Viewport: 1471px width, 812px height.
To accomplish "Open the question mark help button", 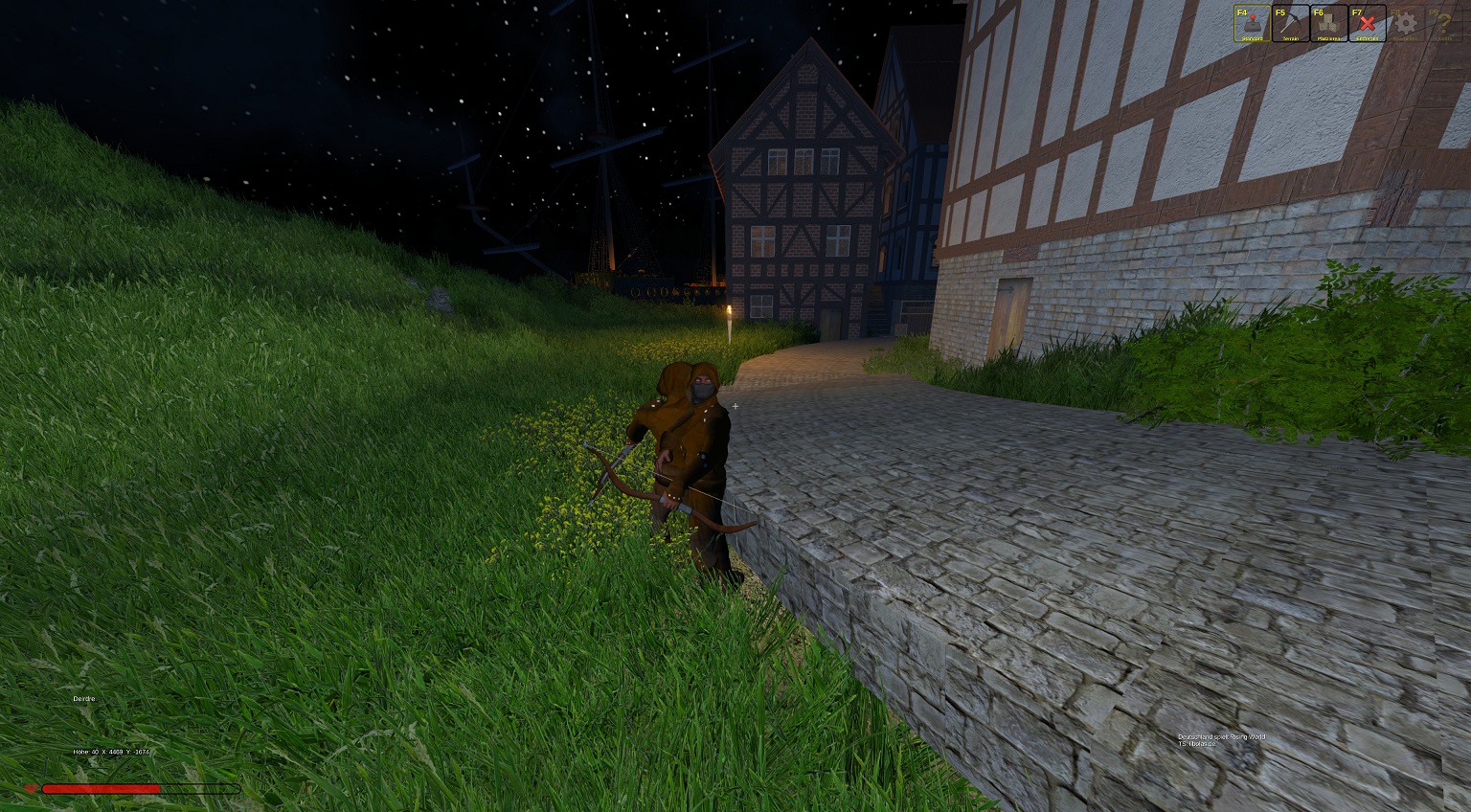I will tap(1442, 24).
